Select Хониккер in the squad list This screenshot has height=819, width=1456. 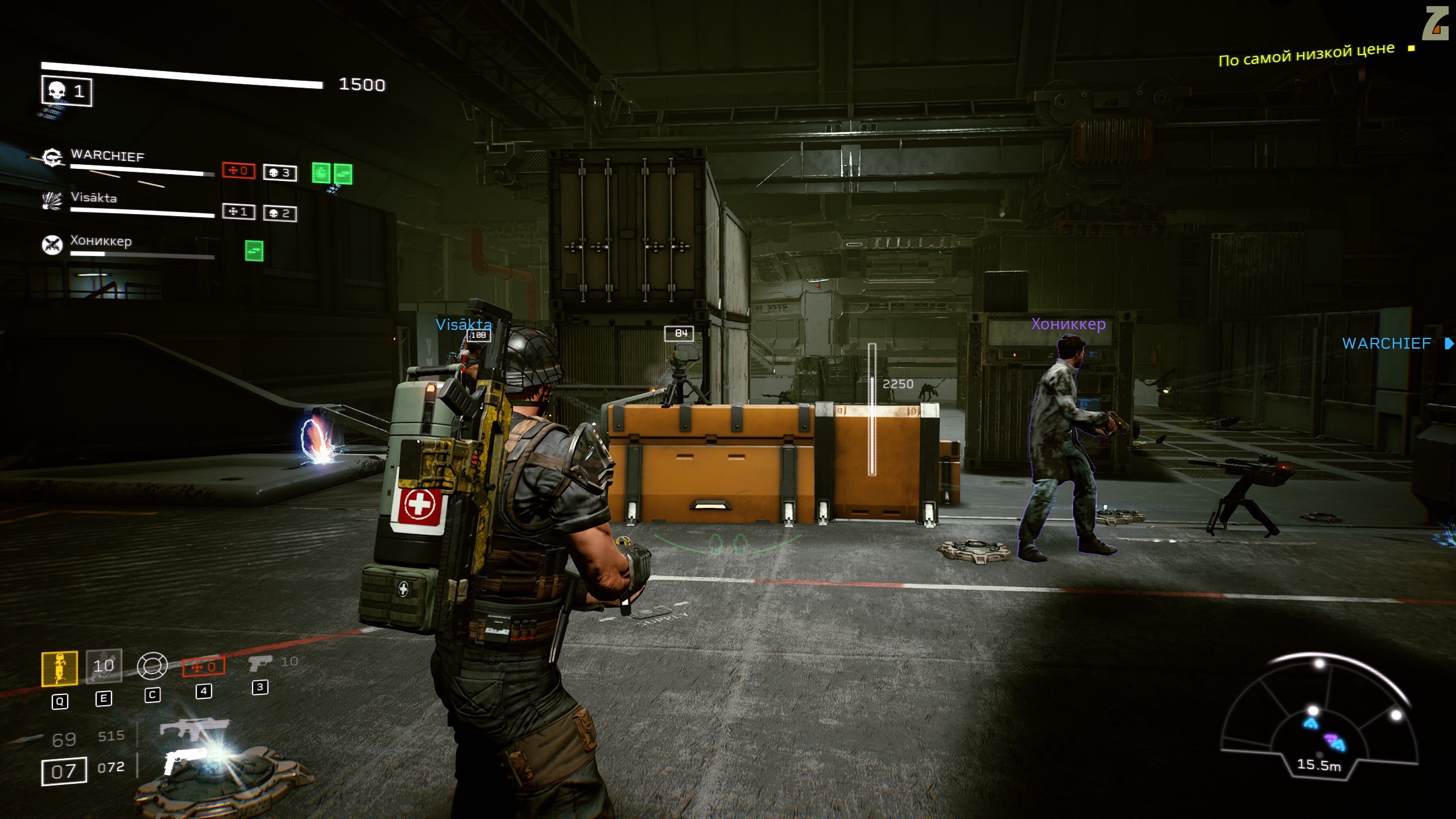tap(101, 241)
